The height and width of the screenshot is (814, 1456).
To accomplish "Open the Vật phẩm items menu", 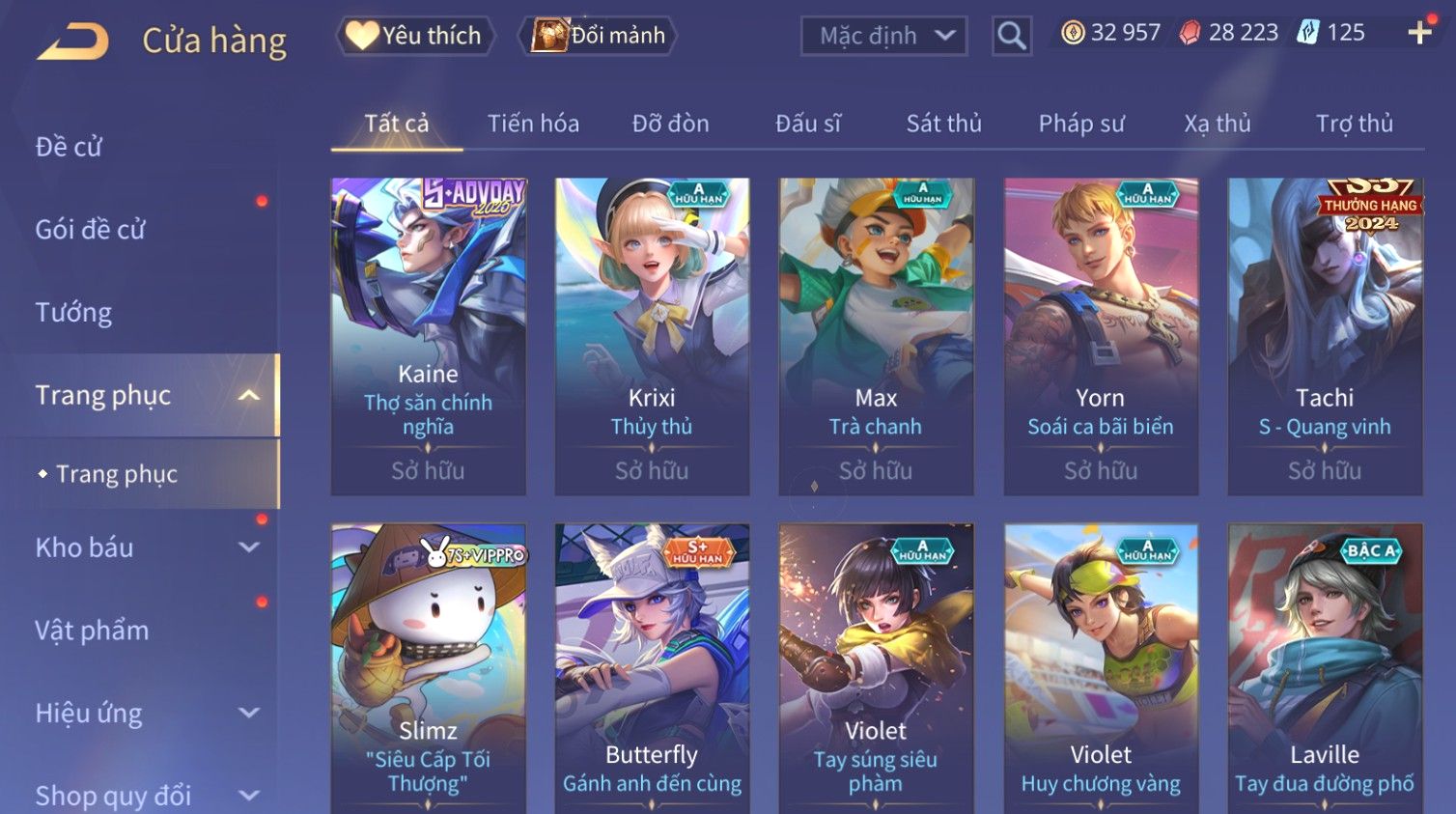I will [x=92, y=631].
